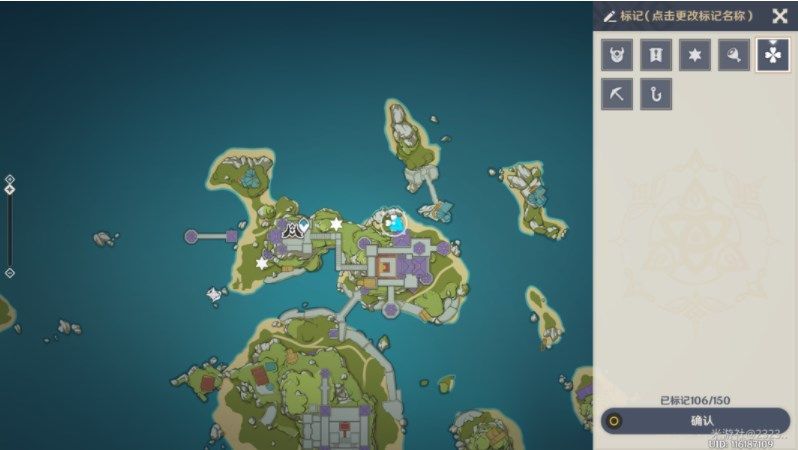Close the map marker panel
The width and height of the screenshot is (798, 450).
pyautogui.click(x=780, y=16)
